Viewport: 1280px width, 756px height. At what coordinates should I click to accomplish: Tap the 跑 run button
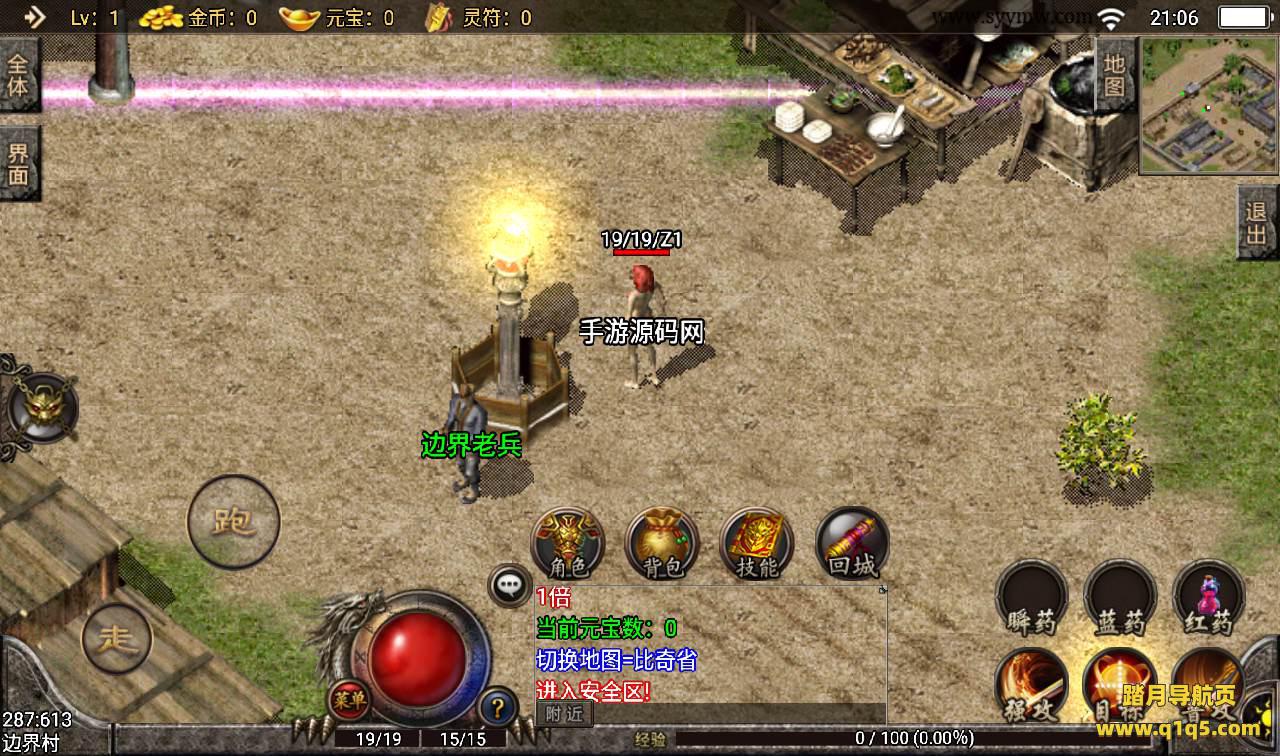click(233, 521)
